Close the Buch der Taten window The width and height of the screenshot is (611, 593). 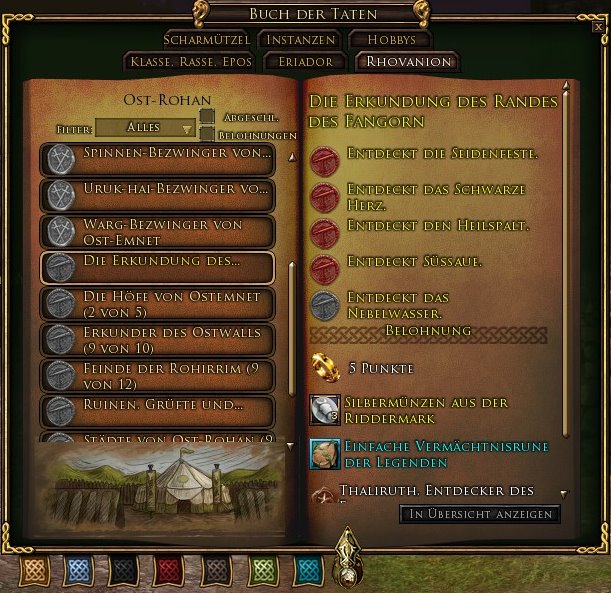[x=598, y=27]
